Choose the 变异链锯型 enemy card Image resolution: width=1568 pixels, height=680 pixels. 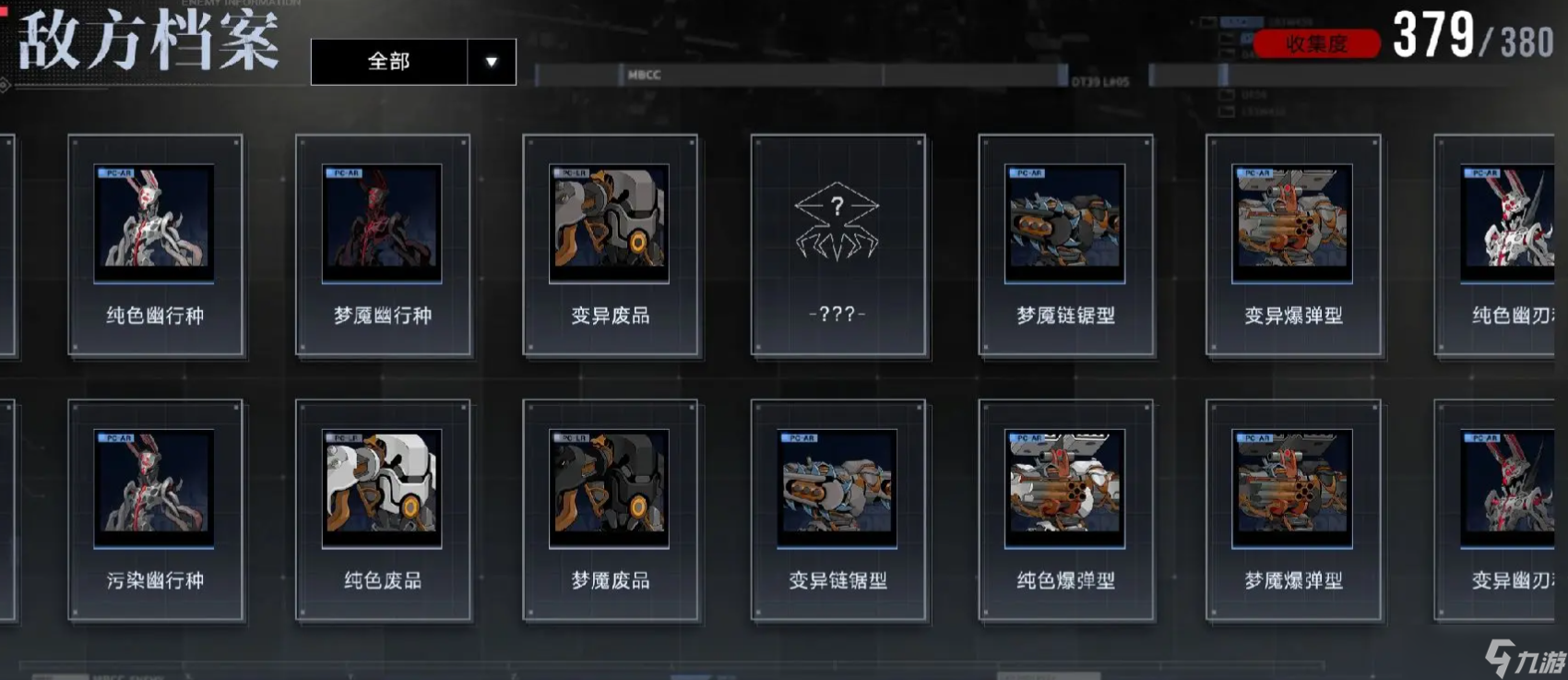[x=837, y=509]
